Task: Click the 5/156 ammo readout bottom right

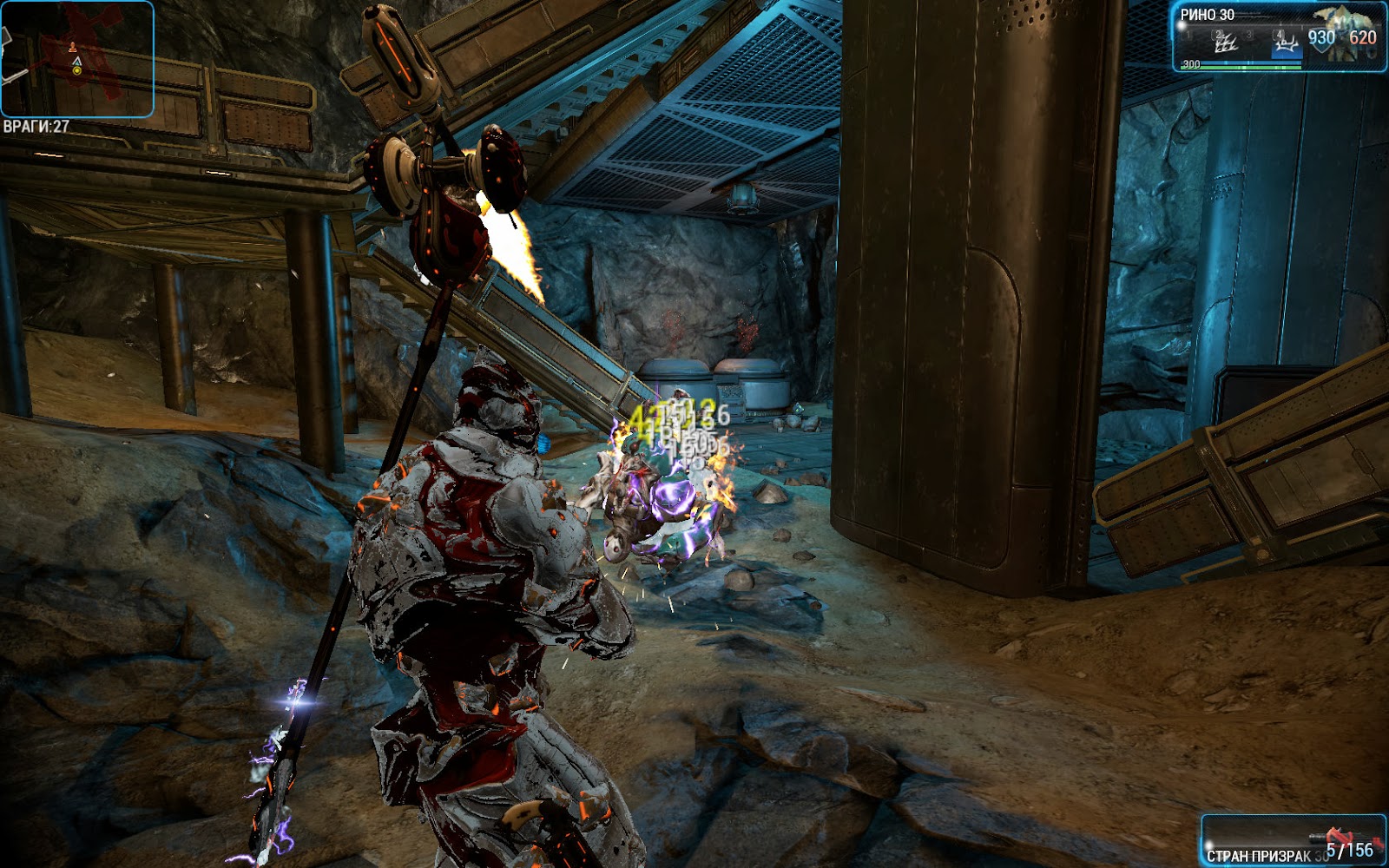Action: pos(1350,852)
